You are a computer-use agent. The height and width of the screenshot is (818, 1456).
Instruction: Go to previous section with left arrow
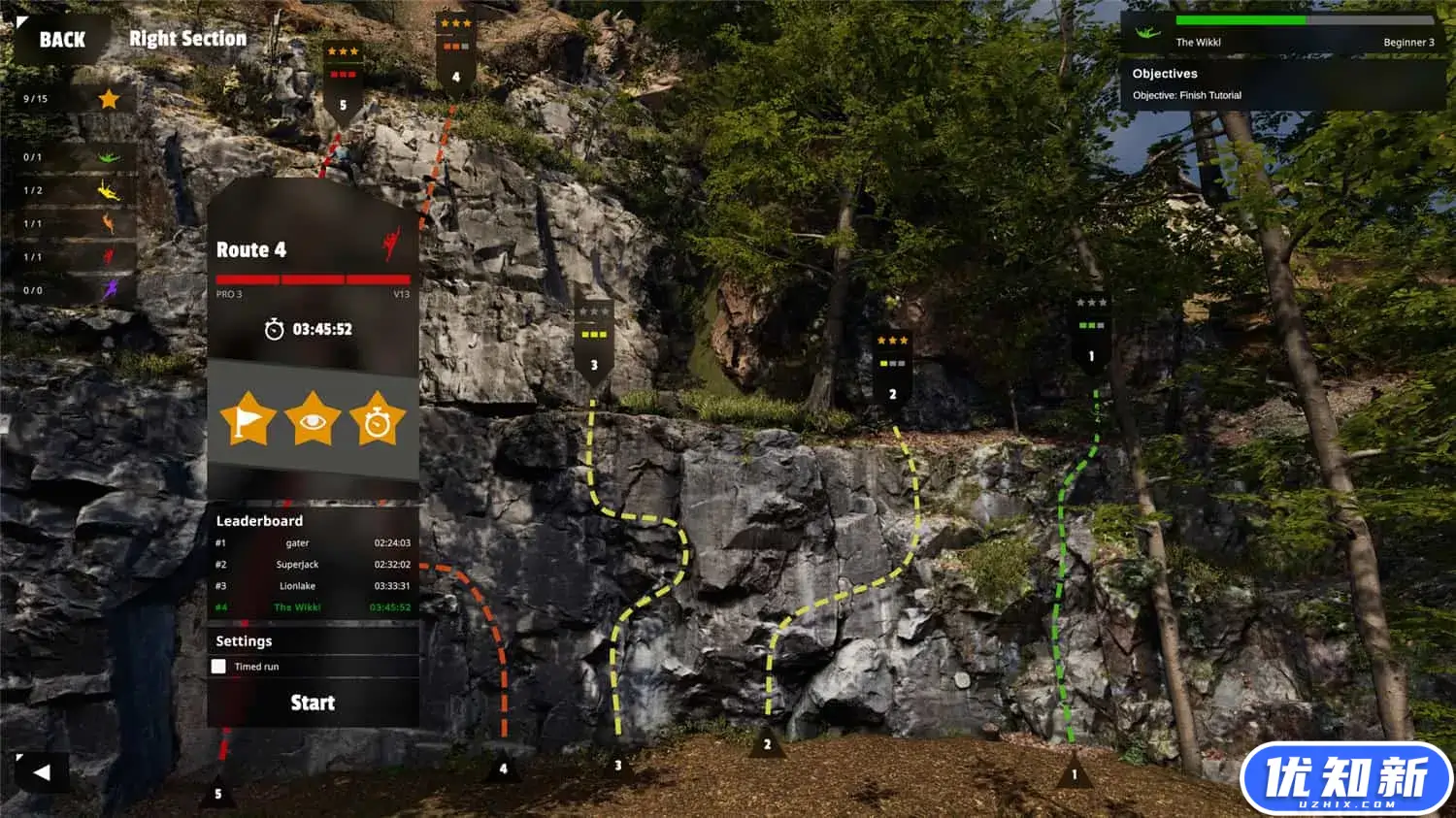(x=42, y=772)
